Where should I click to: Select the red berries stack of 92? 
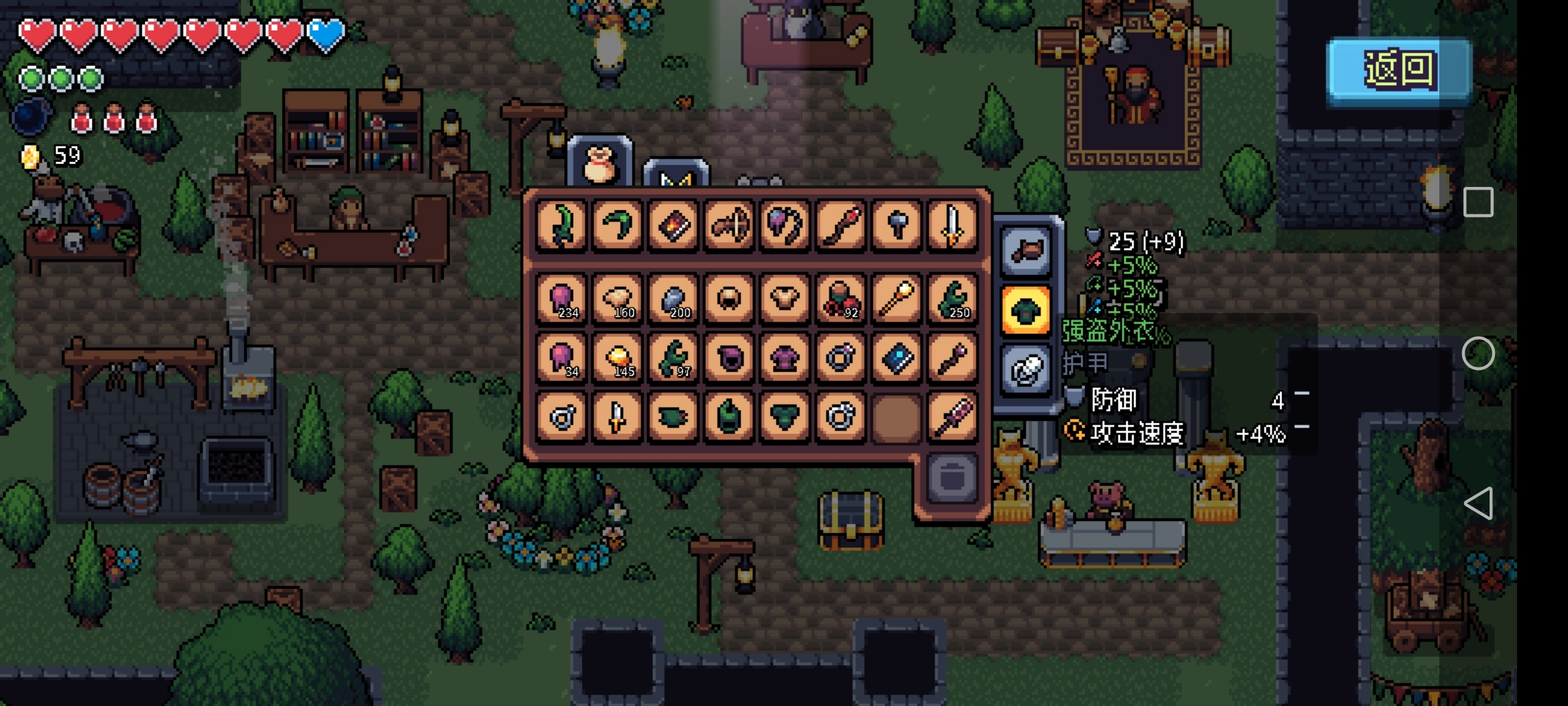[x=840, y=299]
